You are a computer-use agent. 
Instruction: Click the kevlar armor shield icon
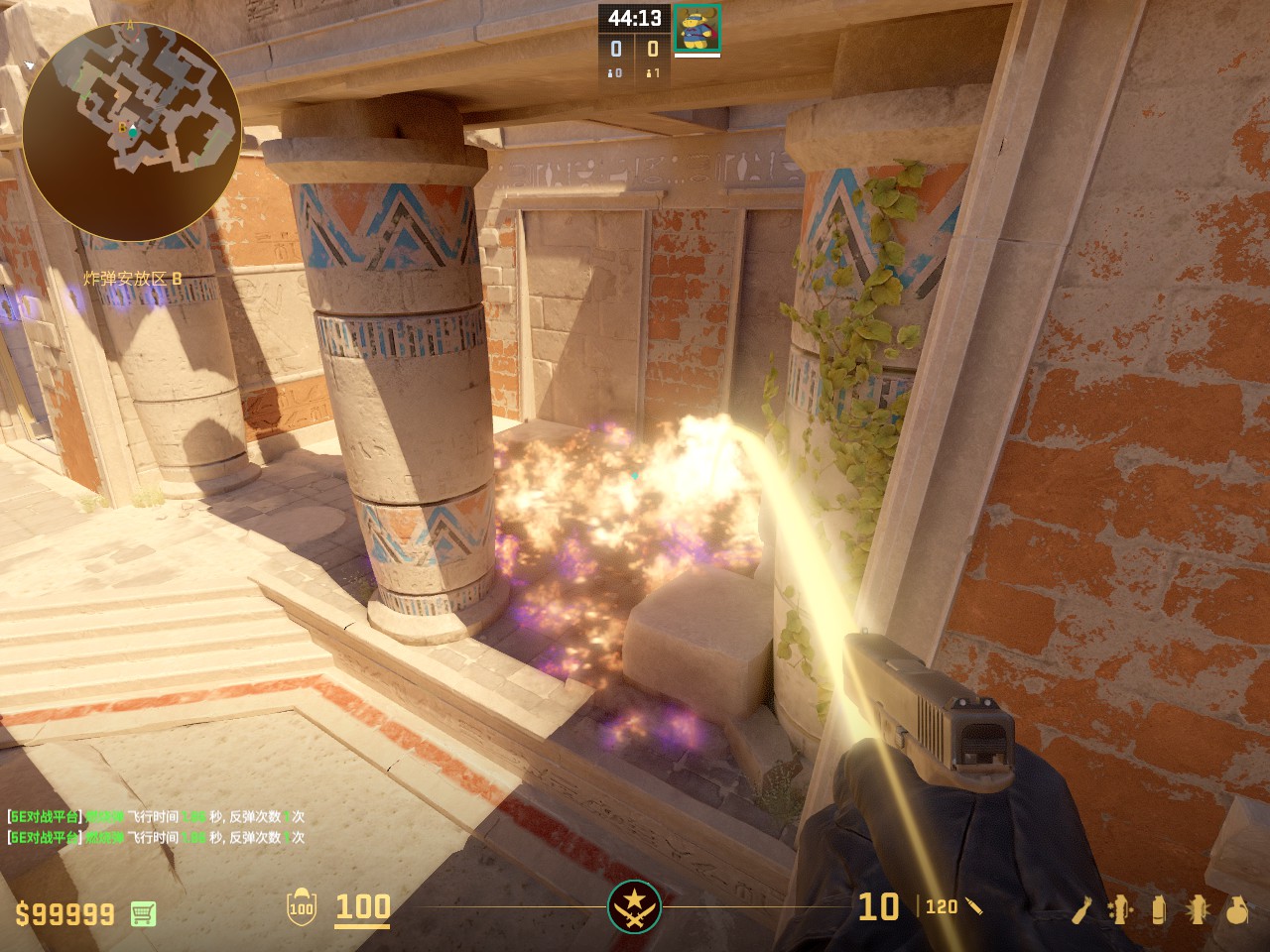[x=301, y=907]
